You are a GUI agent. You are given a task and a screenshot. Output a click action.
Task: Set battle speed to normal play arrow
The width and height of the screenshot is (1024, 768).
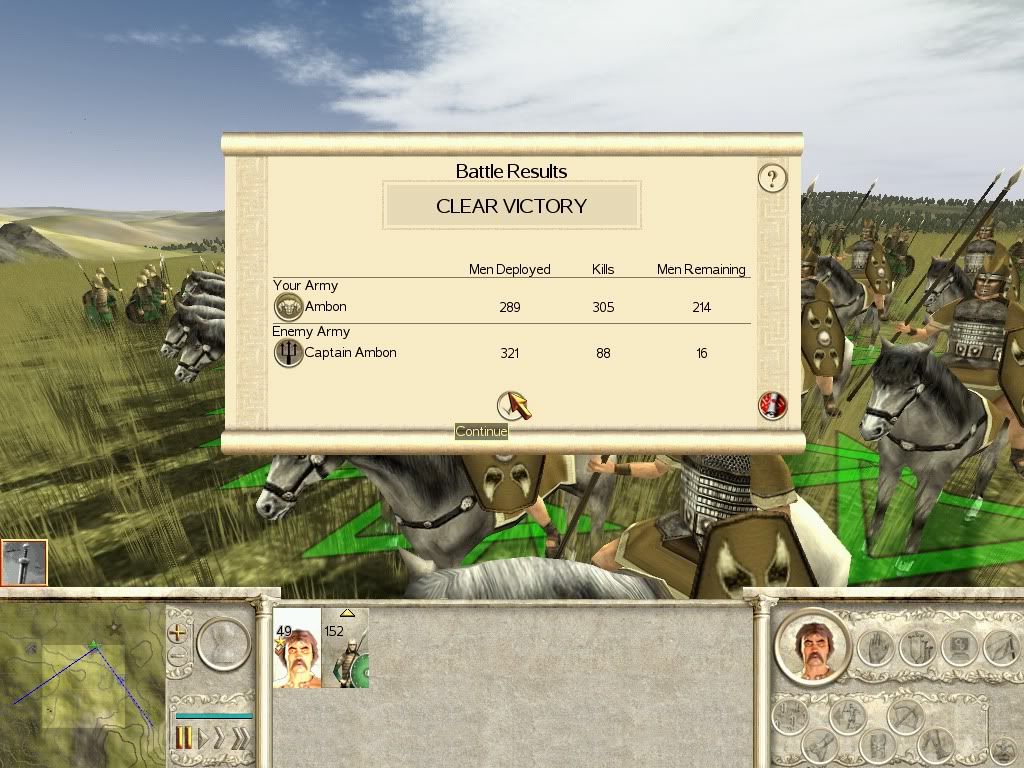(203, 739)
